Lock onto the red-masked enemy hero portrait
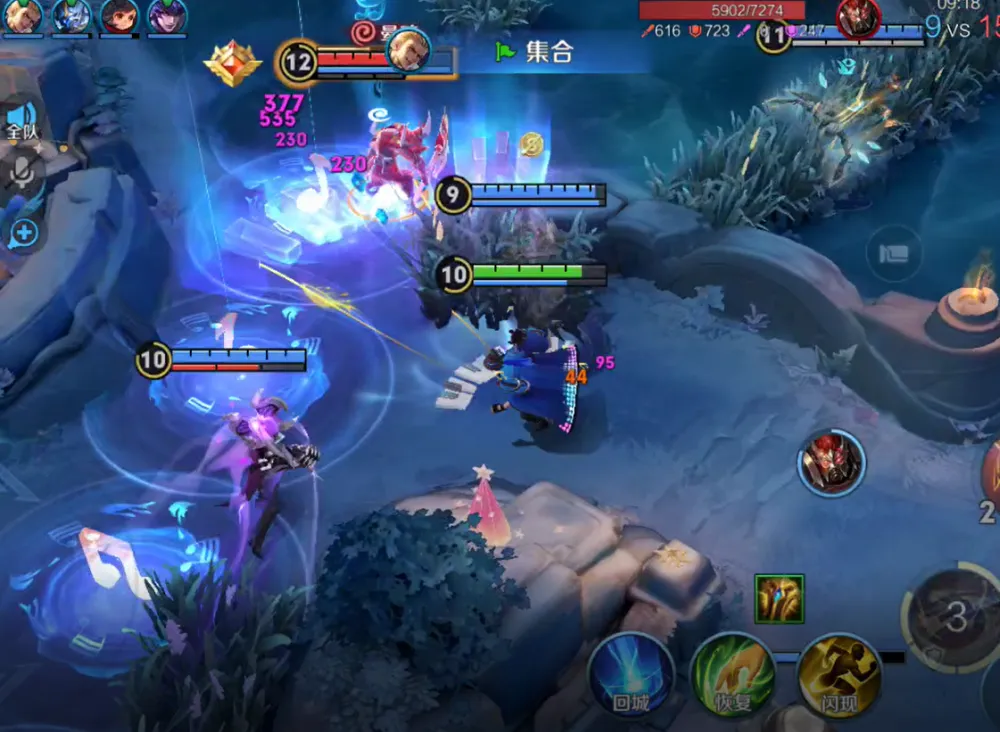Screen dimensions: 1000x732 pos(831,462)
